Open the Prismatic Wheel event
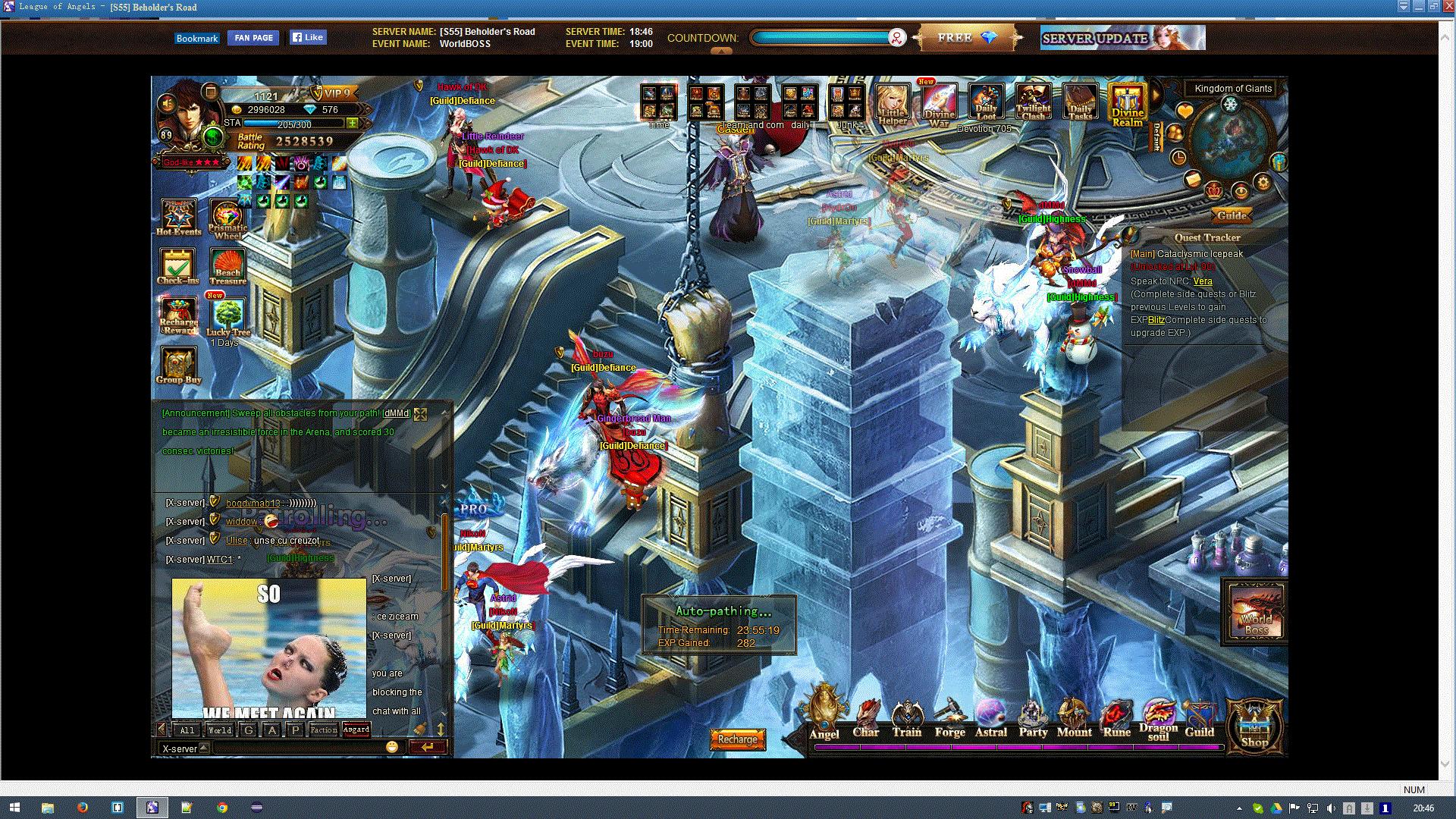 [227, 218]
